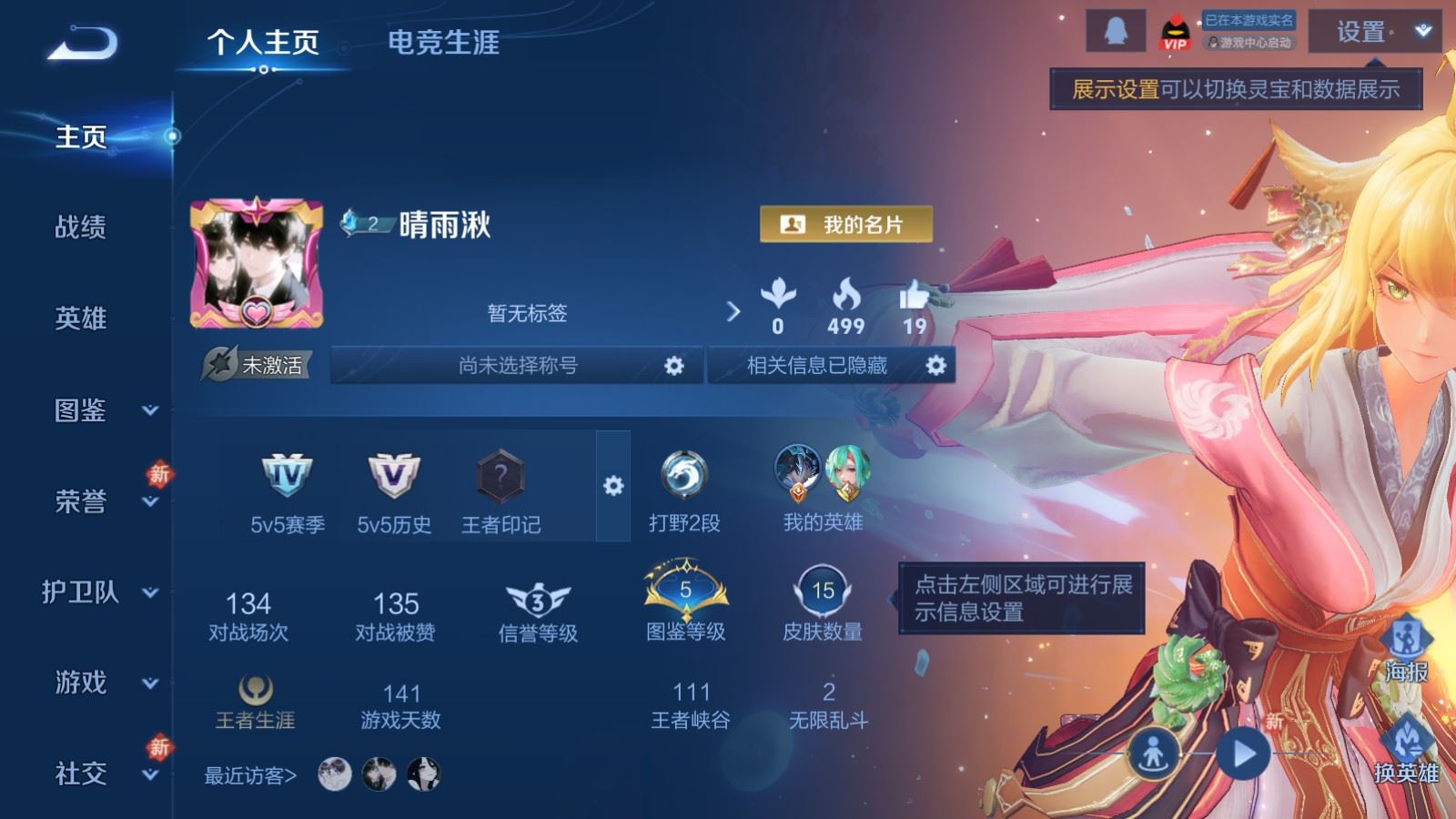Open the 王者印记 question-mark emblem

[500, 477]
